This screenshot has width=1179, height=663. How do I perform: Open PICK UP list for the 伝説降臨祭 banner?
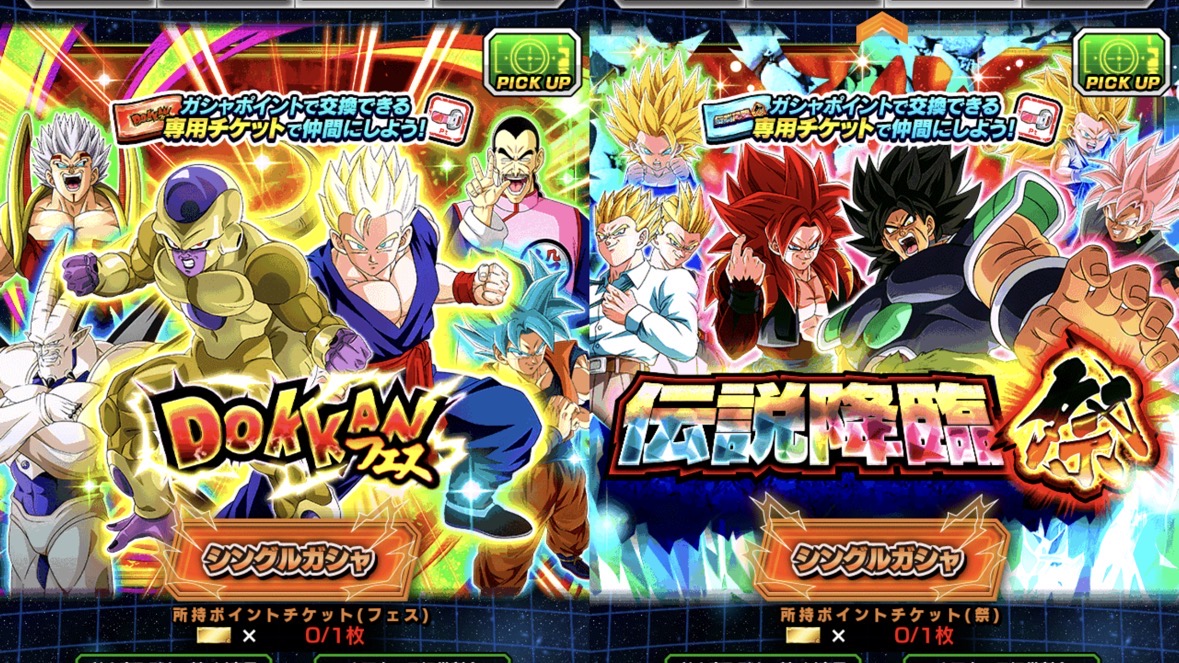(x=1122, y=62)
